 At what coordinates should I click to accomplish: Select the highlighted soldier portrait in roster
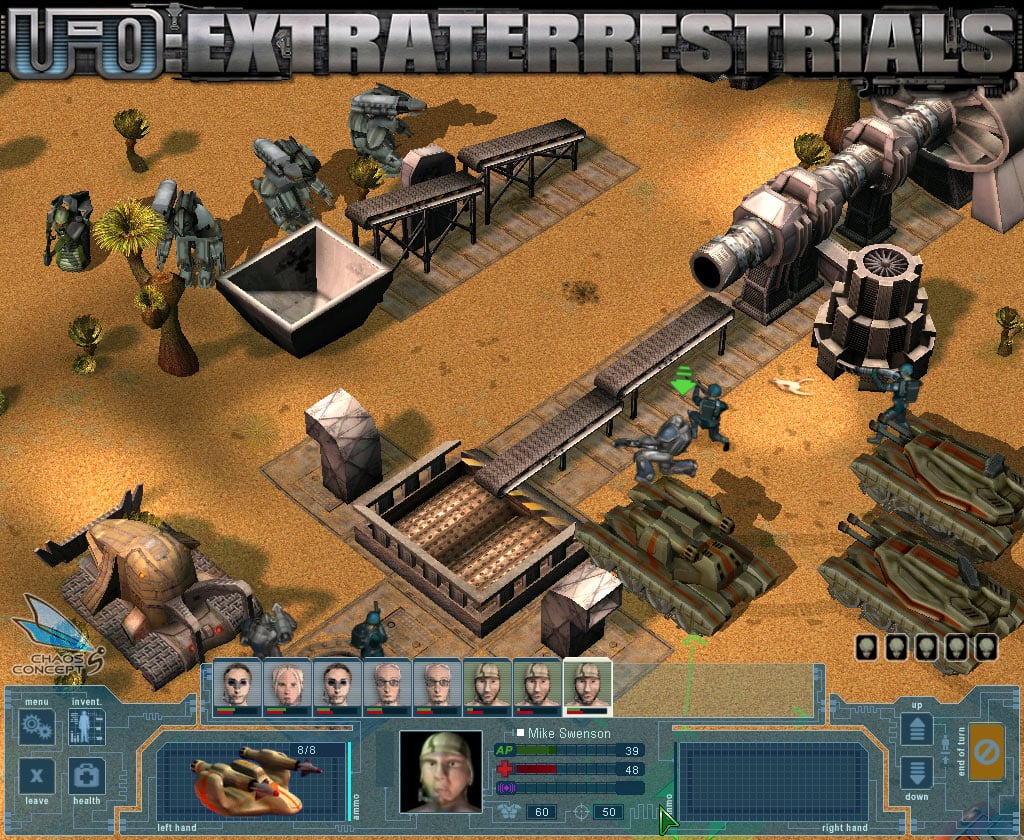click(x=587, y=686)
